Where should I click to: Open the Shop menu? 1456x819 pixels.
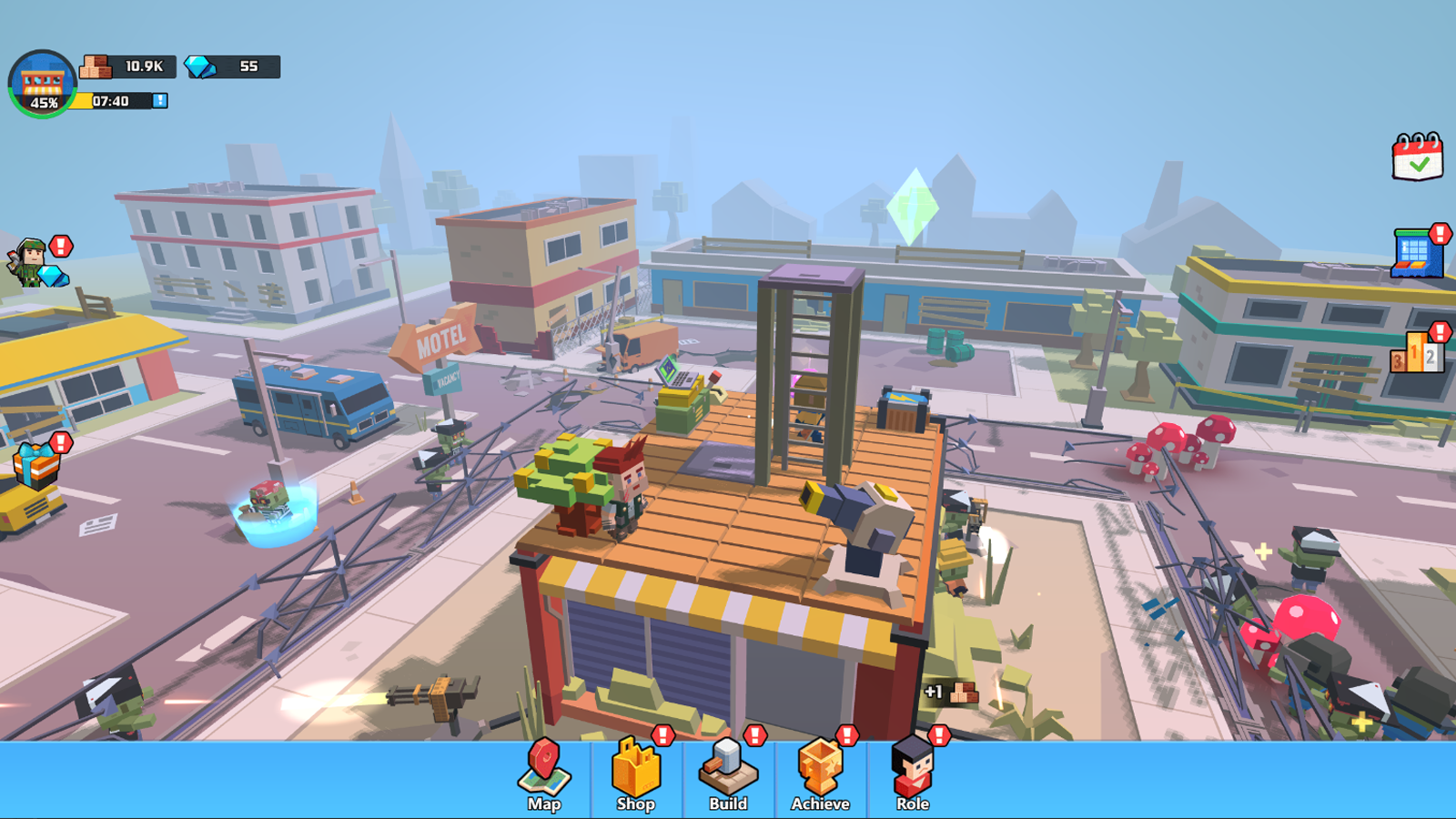point(637,778)
